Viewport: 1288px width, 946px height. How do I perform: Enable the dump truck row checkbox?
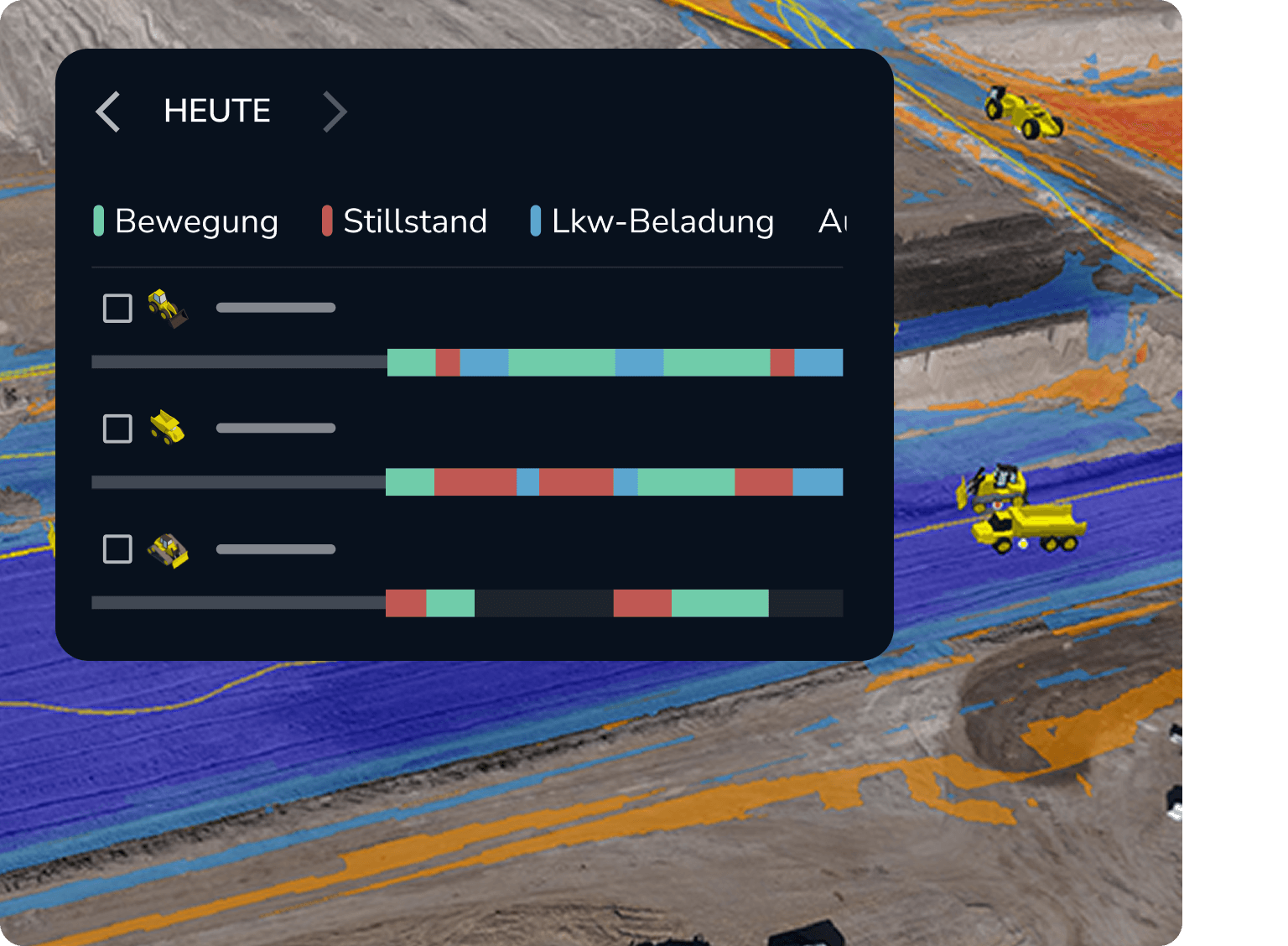(x=117, y=429)
